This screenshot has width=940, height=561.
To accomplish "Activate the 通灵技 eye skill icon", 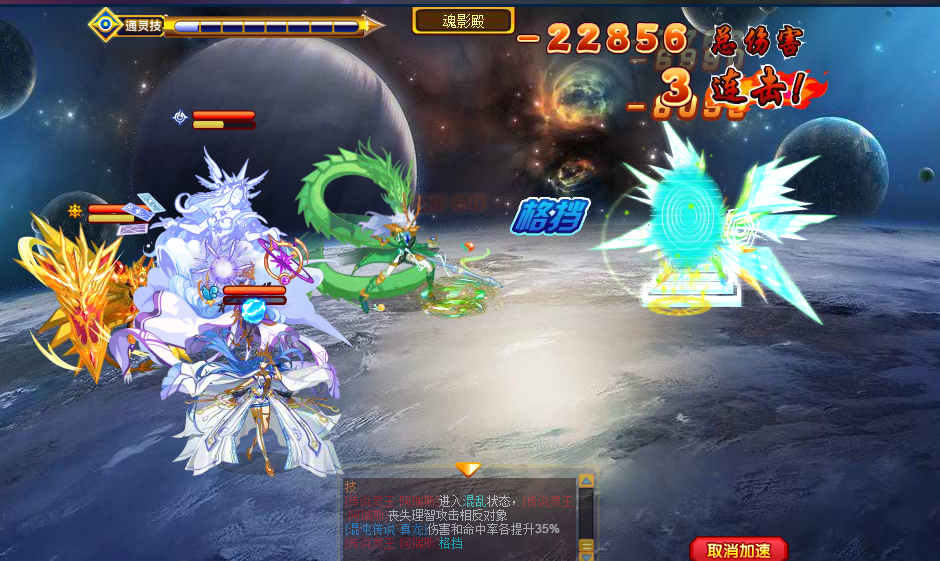I will point(106,25).
